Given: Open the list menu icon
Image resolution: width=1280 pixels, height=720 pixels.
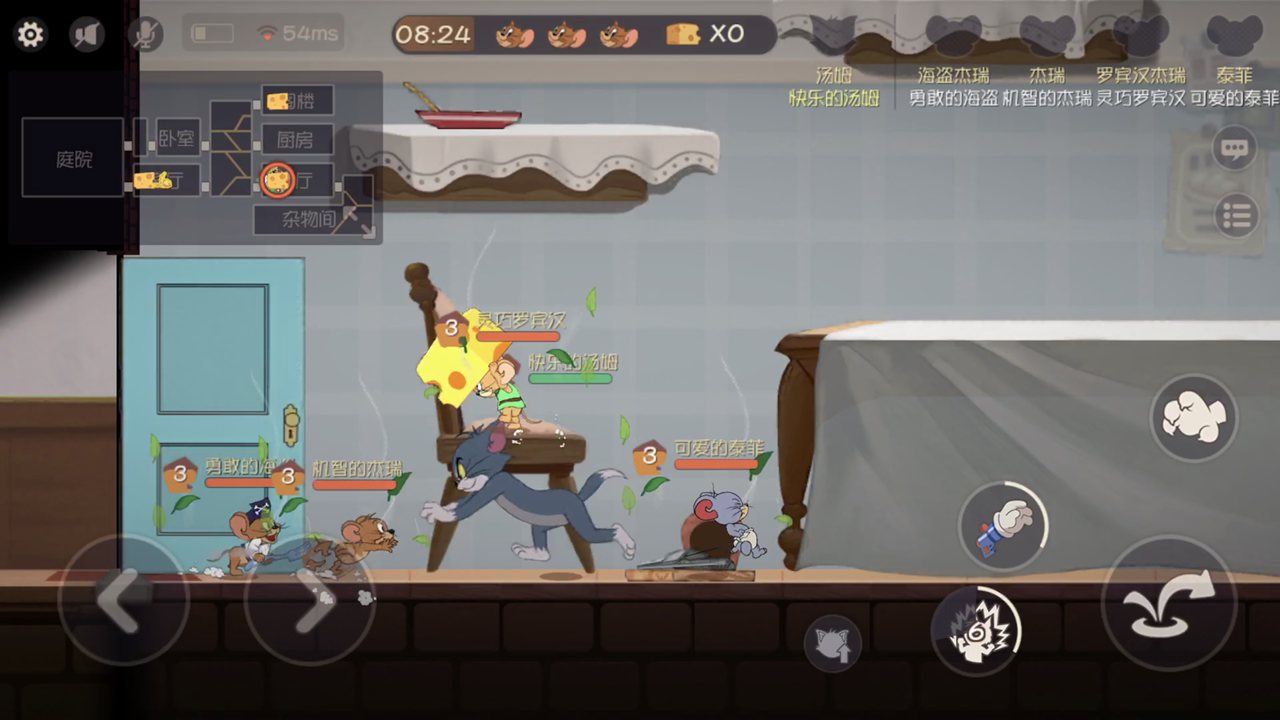Looking at the screenshot, I should [1236, 216].
